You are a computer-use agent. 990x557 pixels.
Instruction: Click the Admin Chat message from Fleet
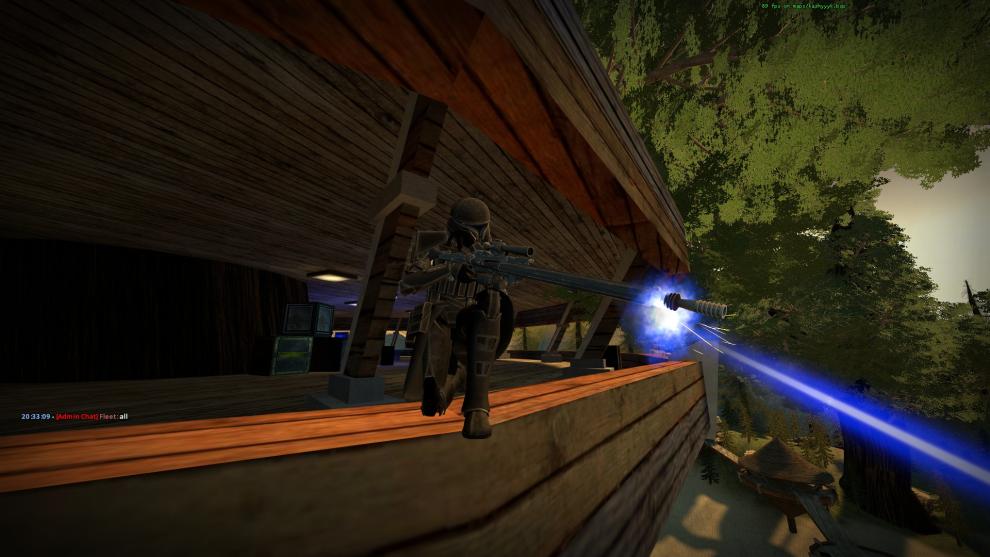click(75, 416)
